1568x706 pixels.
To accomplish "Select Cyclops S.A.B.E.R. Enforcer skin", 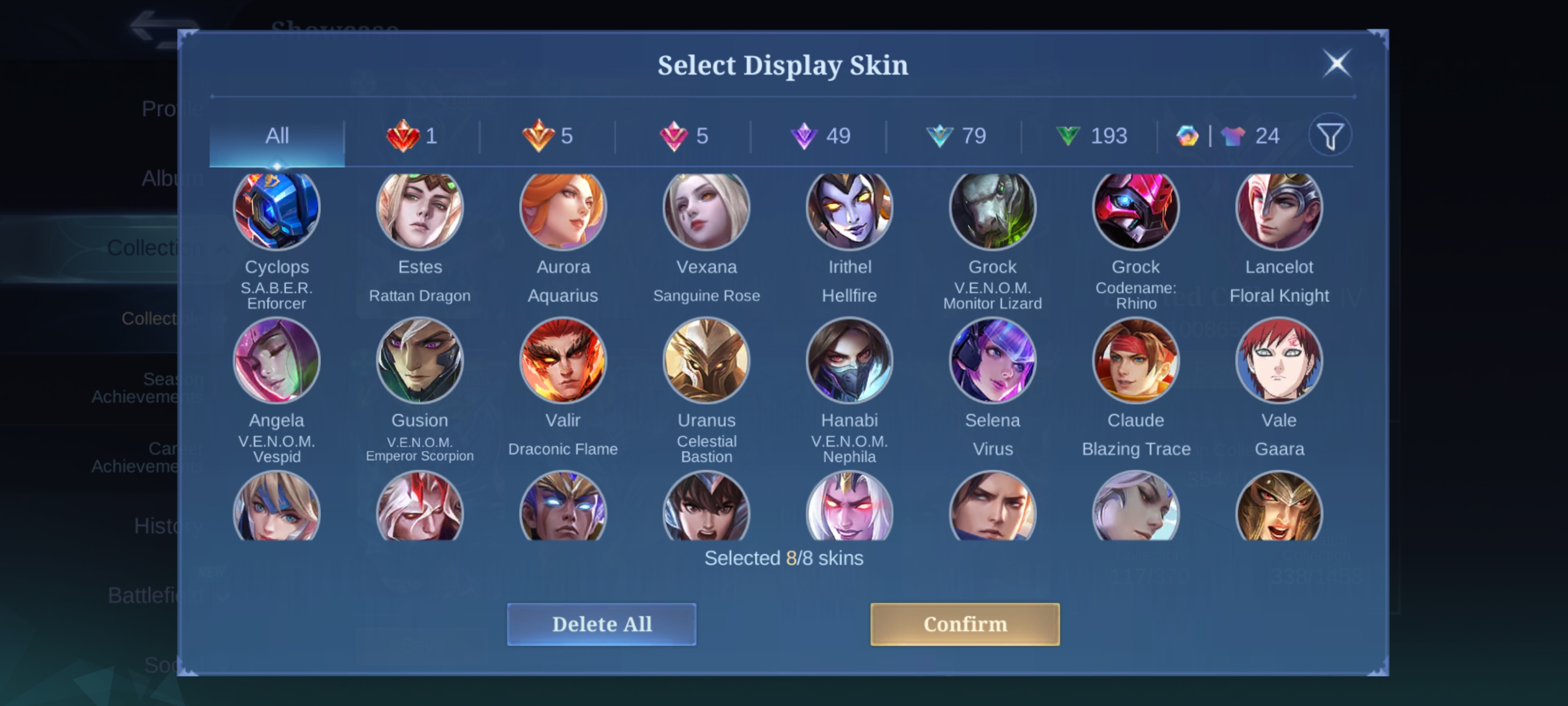I will point(277,209).
